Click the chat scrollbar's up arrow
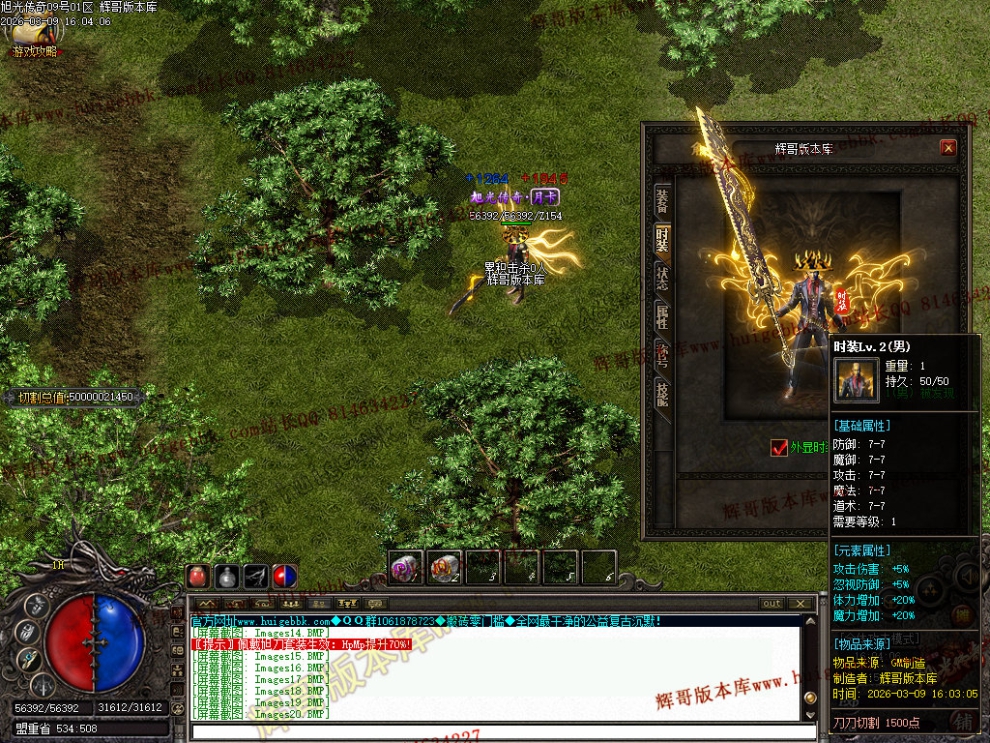This screenshot has width=990, height=743. pyautogui.click(x=808, y=621)
